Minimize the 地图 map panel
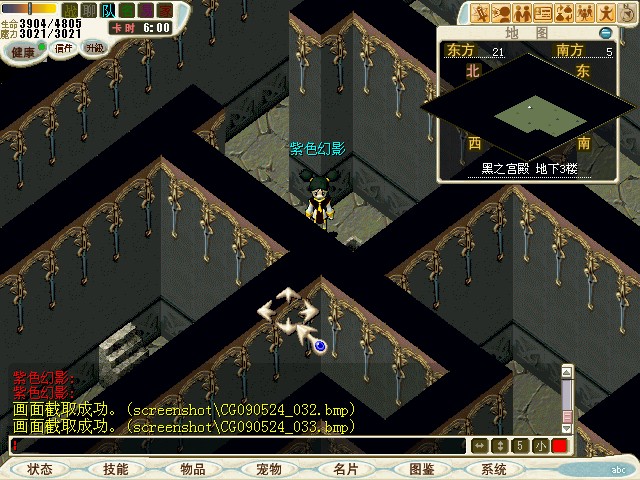The image size is (640, 480). click(x=605, y=33)
